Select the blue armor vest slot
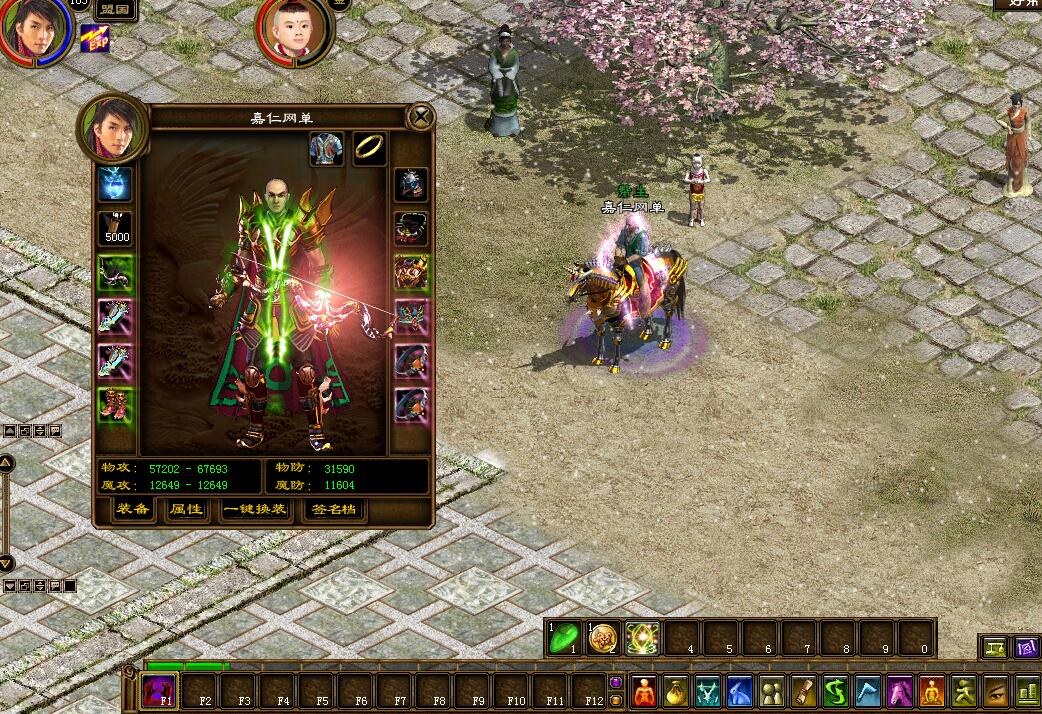The width and height of the screenshot is (1042, 714). (326, 148)
